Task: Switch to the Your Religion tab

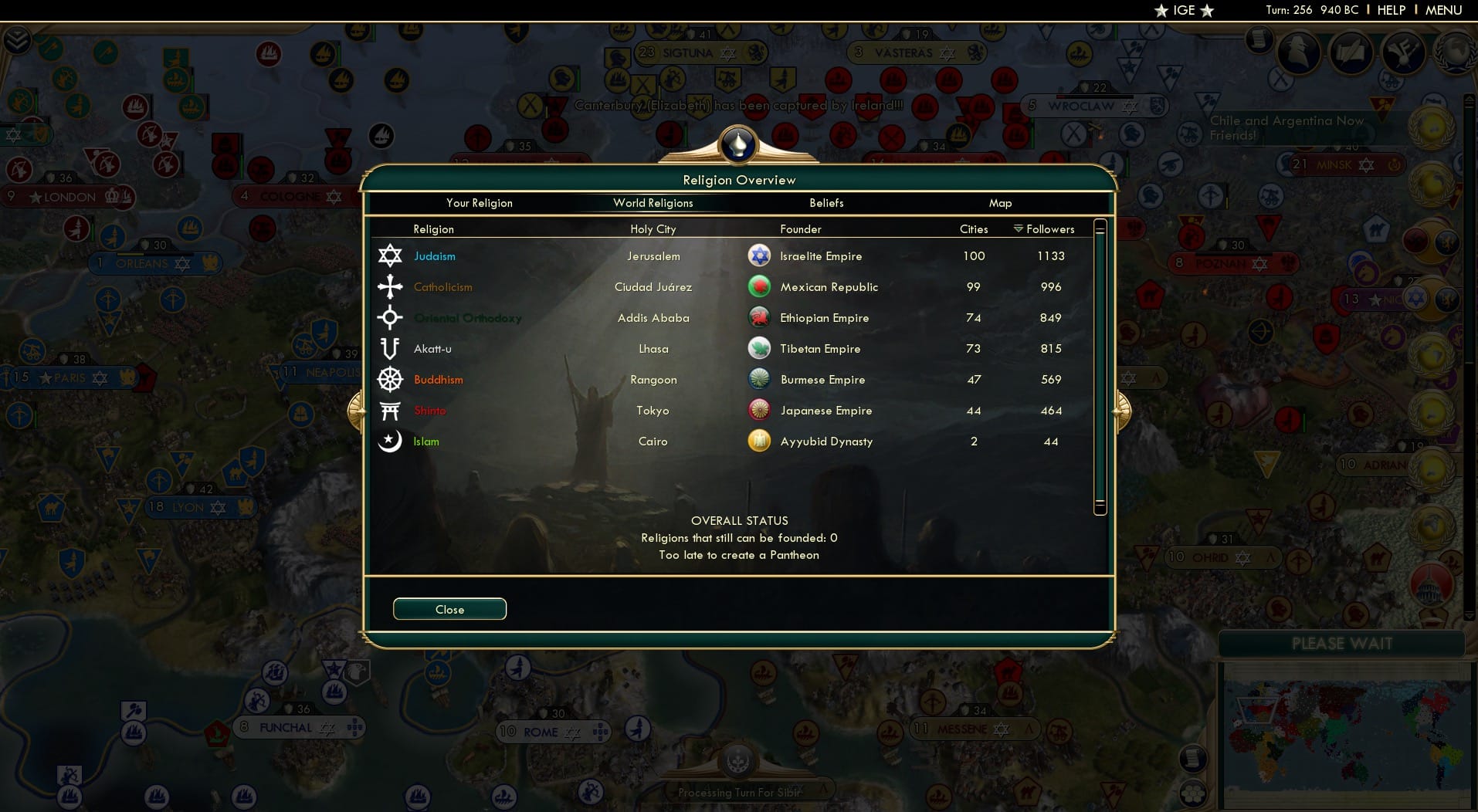Action: click(480, 203)
